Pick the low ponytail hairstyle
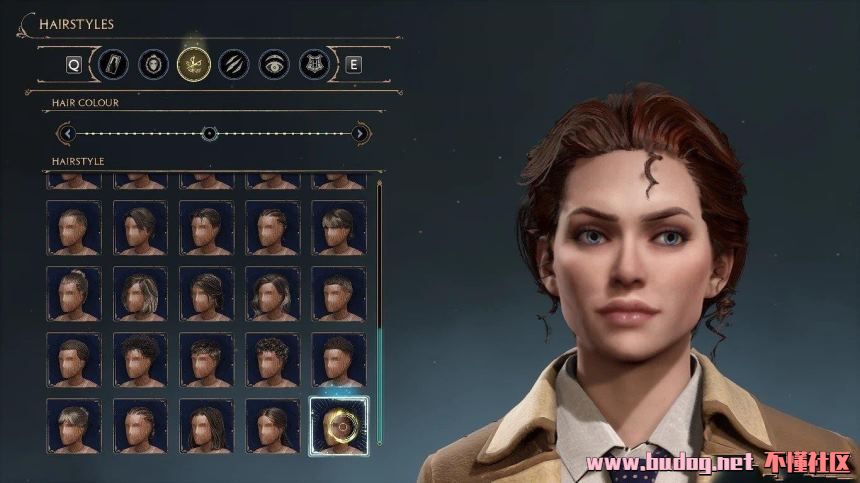The width and height of the screenshot is (860, 483). pyautogui.click(x=273, y=426)
